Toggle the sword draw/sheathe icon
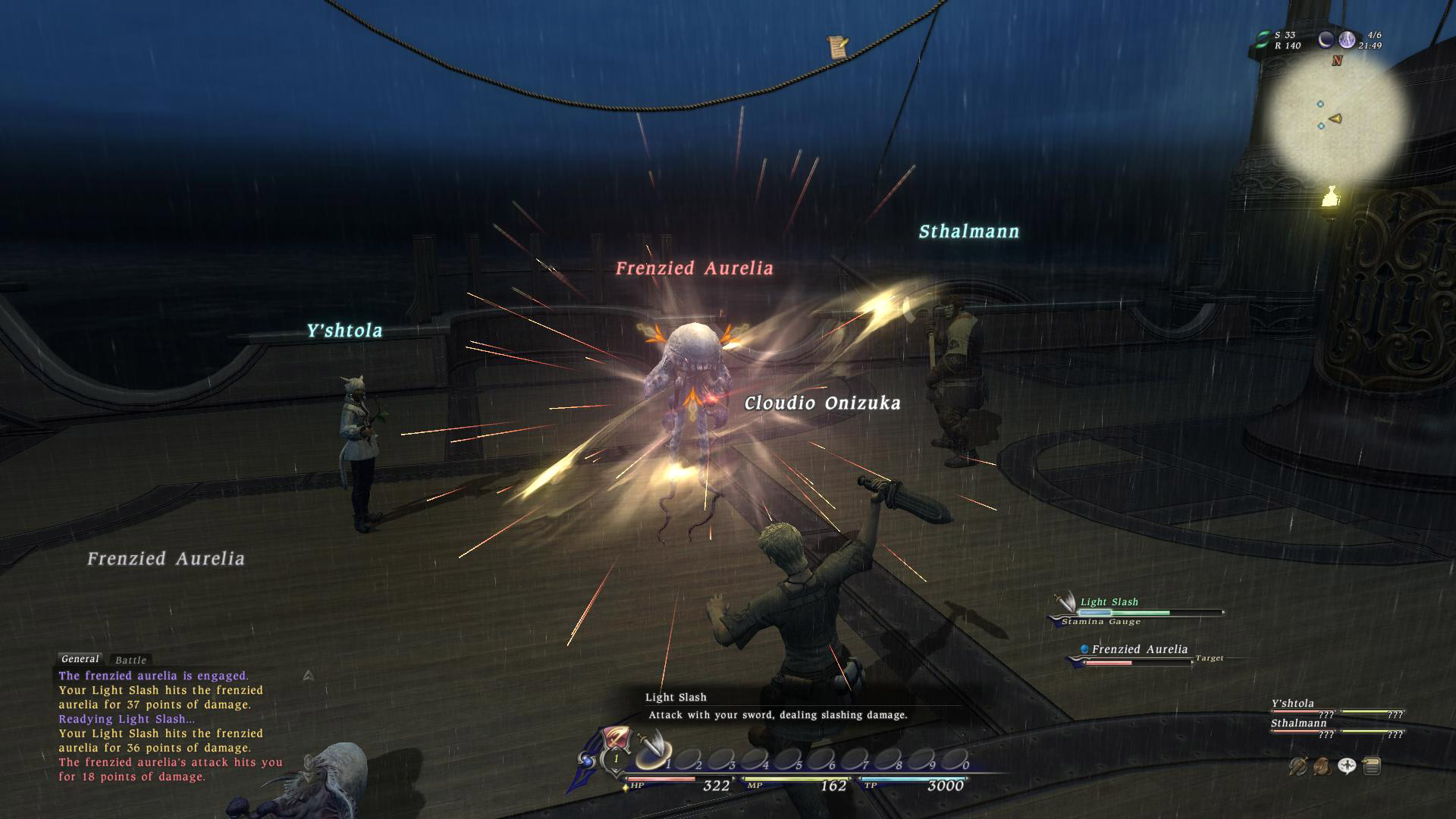Screen dimensions: 1456x819 tap(1298, 767)
